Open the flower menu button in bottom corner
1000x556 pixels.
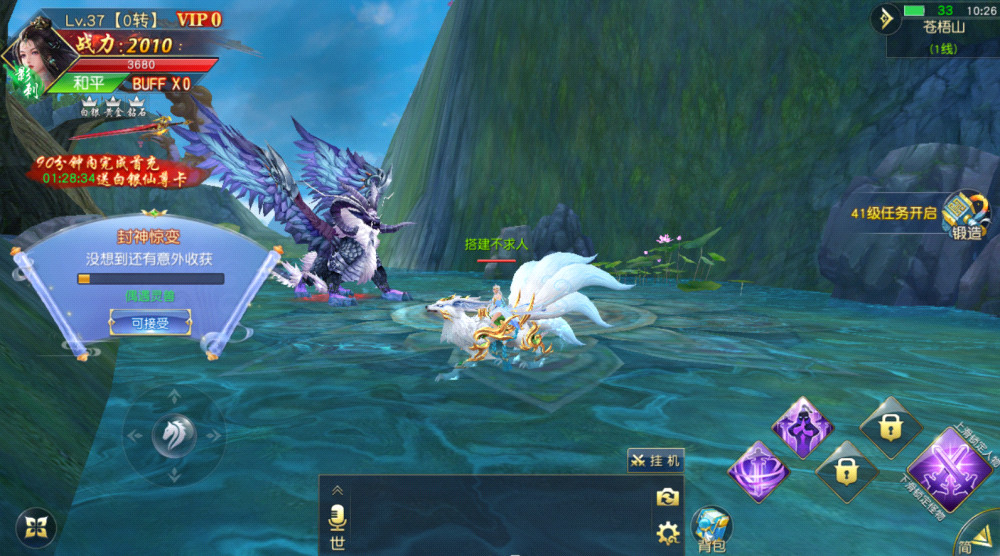click(37, 527)
